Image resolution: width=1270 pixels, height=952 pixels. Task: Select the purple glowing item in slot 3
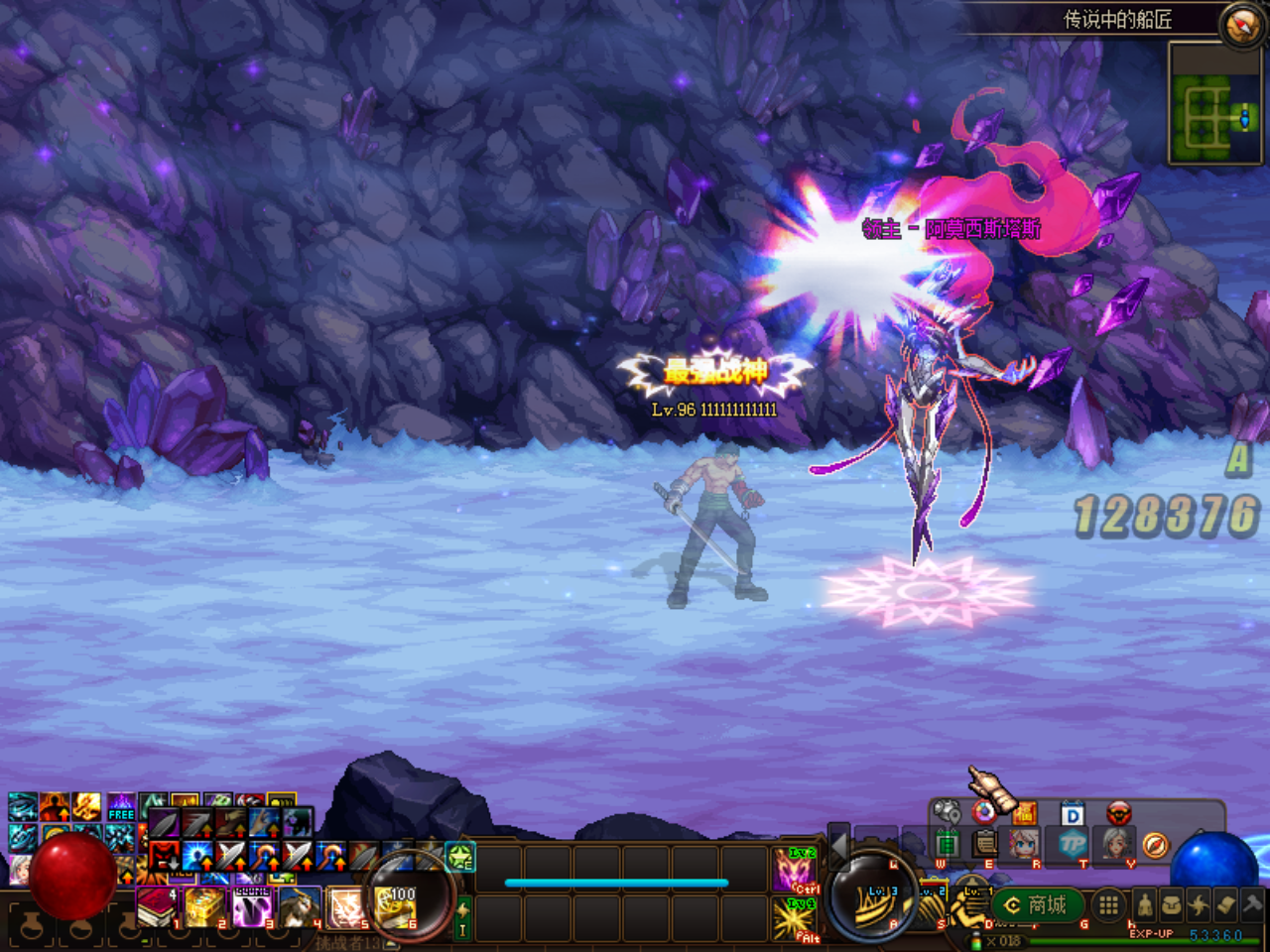(252, 906)
